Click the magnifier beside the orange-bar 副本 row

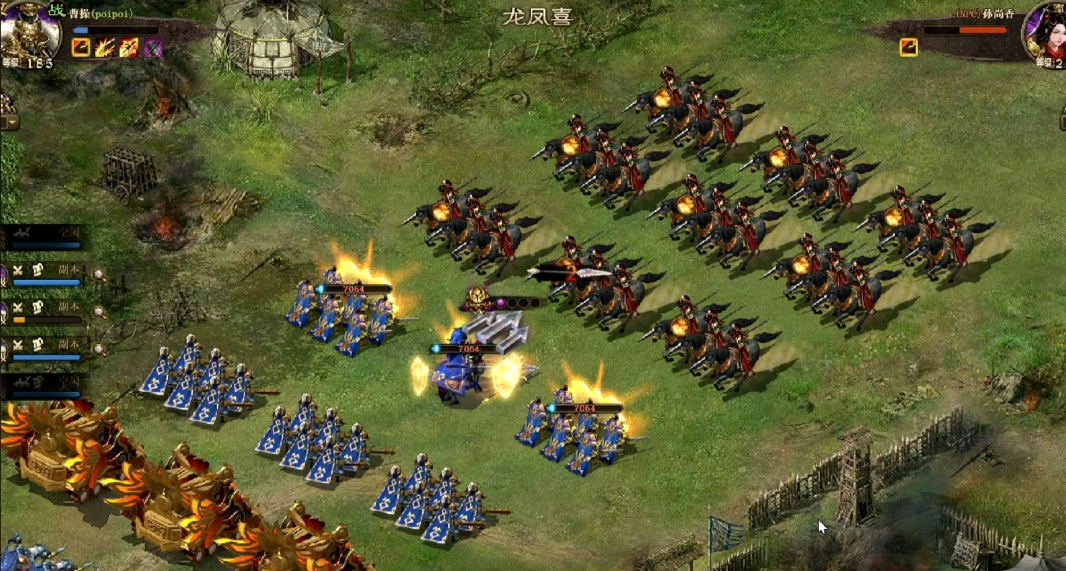(99, 312)
